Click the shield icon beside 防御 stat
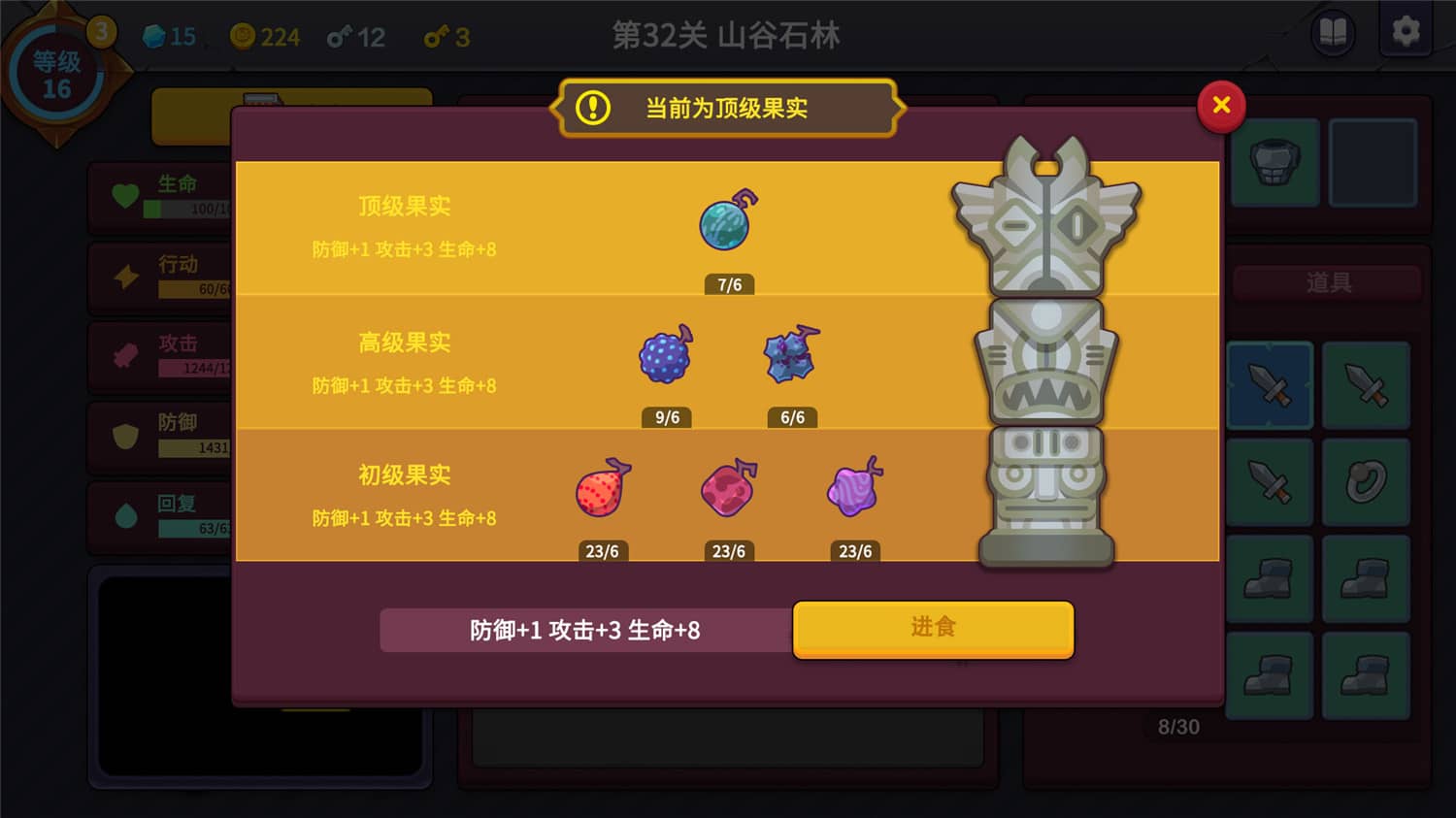The height and width of the screenshot is (818, 1456). [x=123, y=434]
